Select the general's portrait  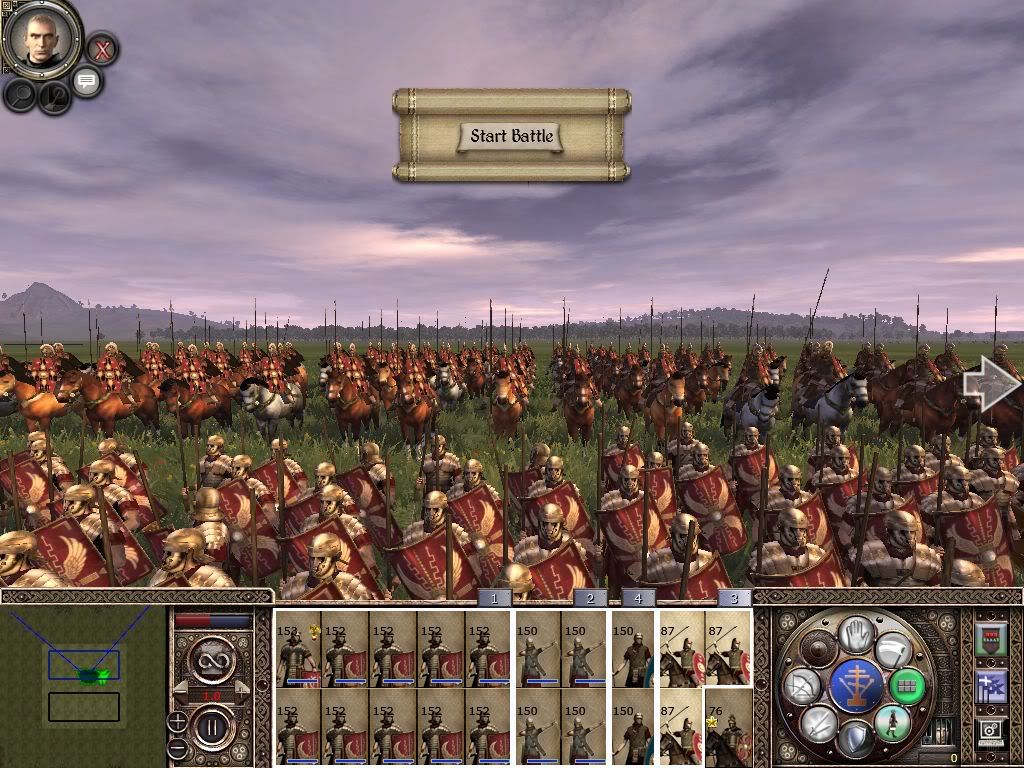coord(41,39)
